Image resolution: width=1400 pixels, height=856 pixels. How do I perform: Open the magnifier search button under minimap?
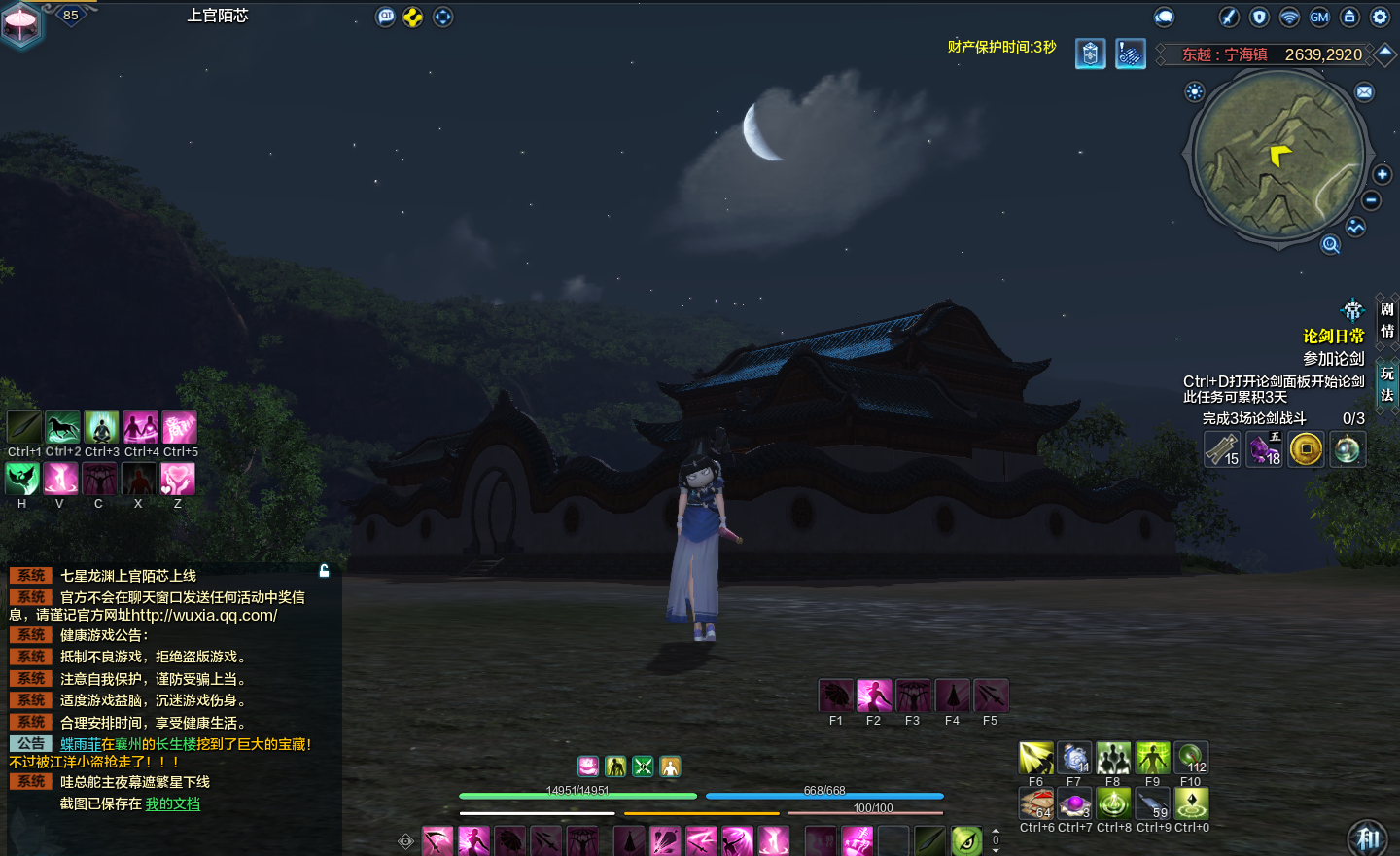1331,244
